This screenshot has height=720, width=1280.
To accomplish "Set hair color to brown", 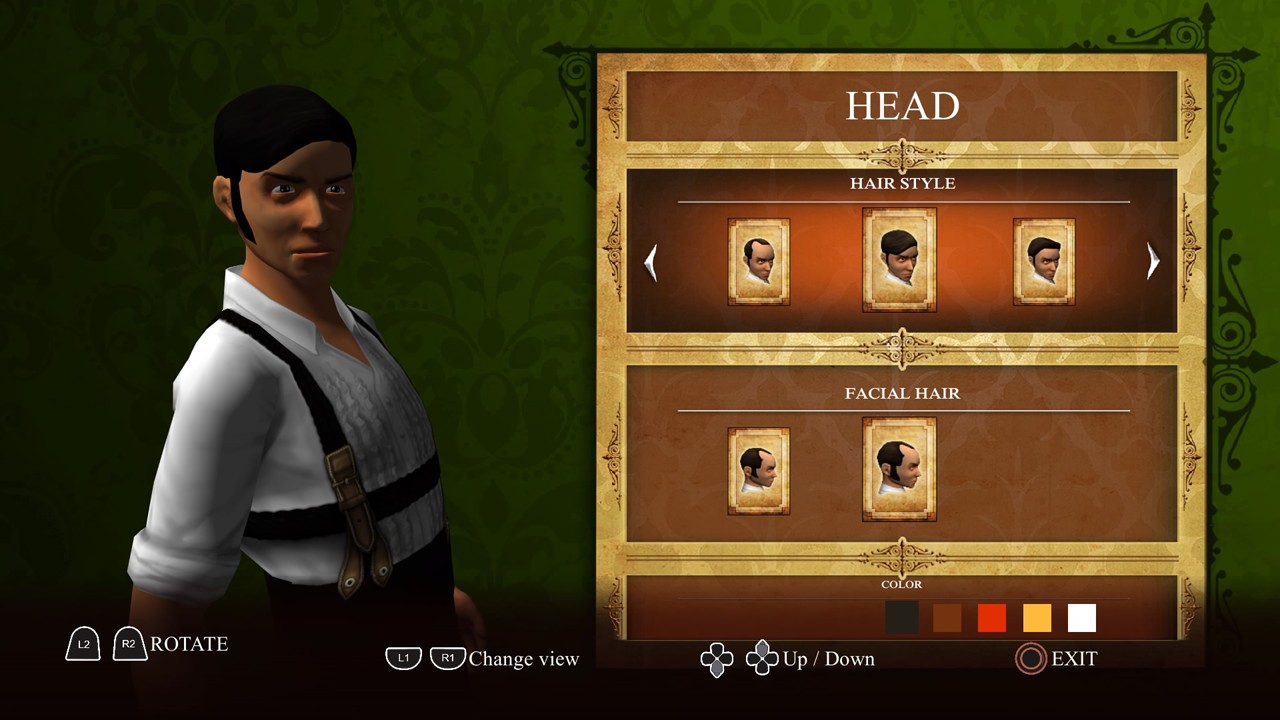I will 946,618.
